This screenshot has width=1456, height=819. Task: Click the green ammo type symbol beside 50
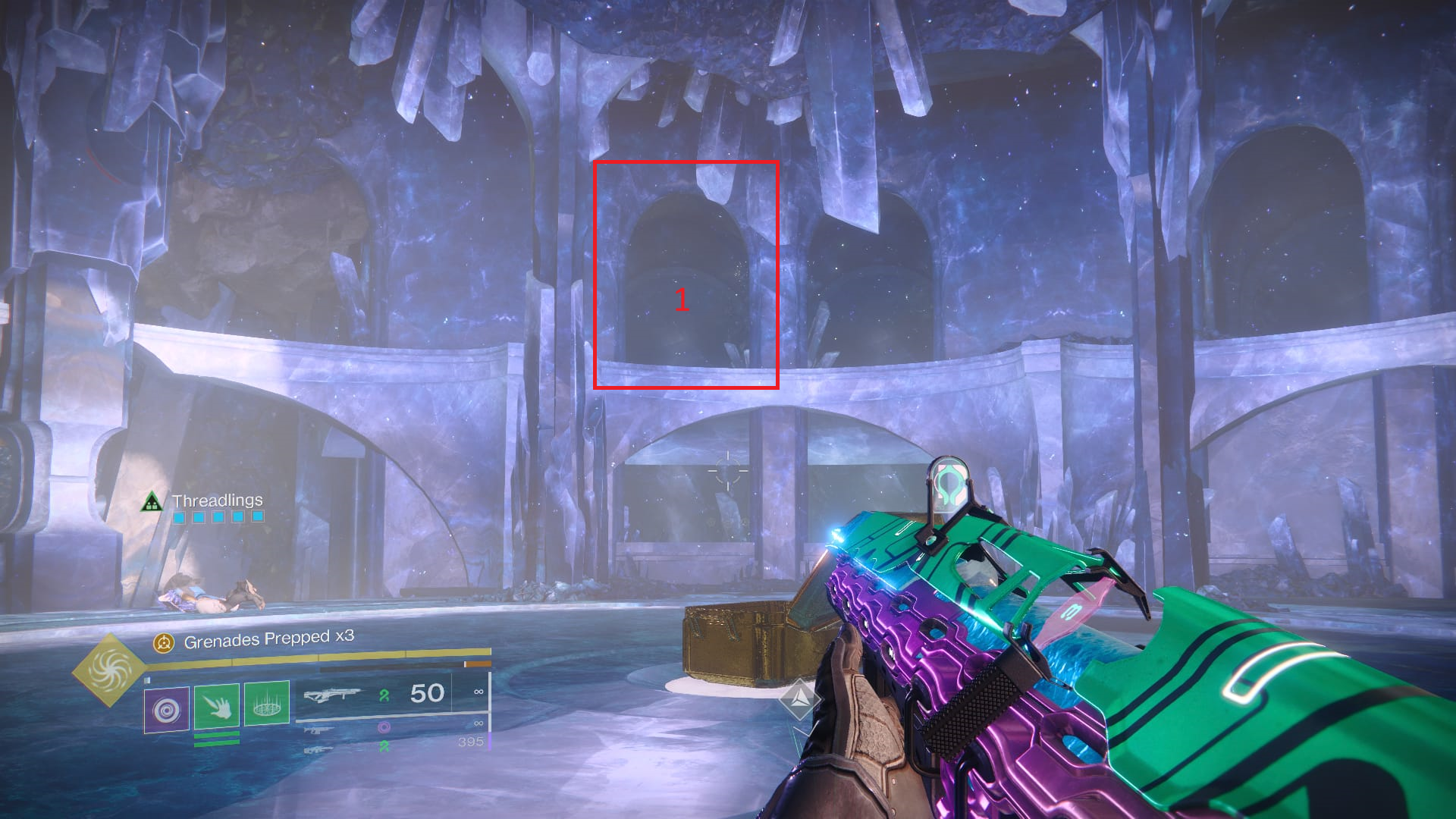pos(384,697)
